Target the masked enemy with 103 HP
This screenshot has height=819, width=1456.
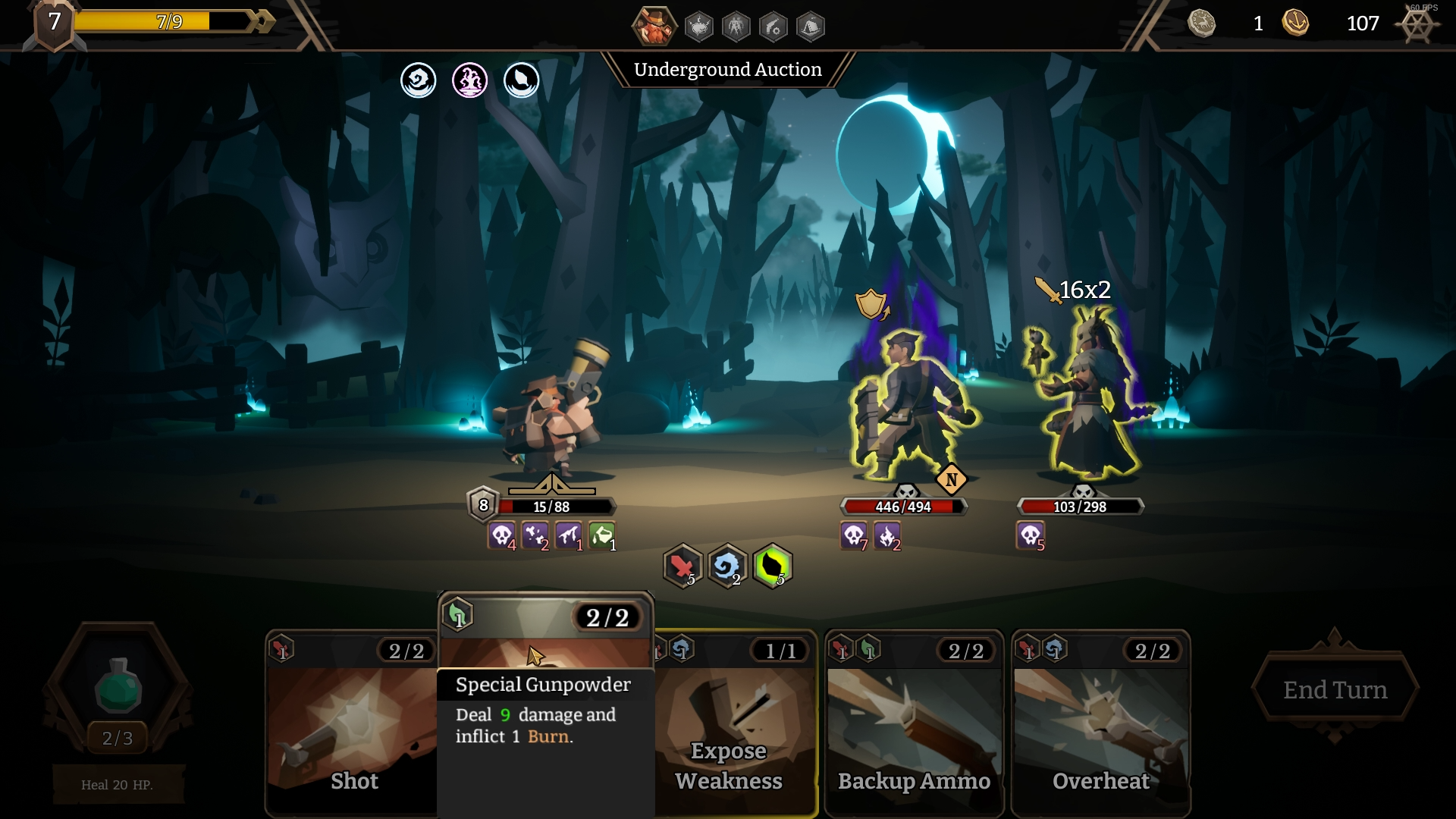1088,402
